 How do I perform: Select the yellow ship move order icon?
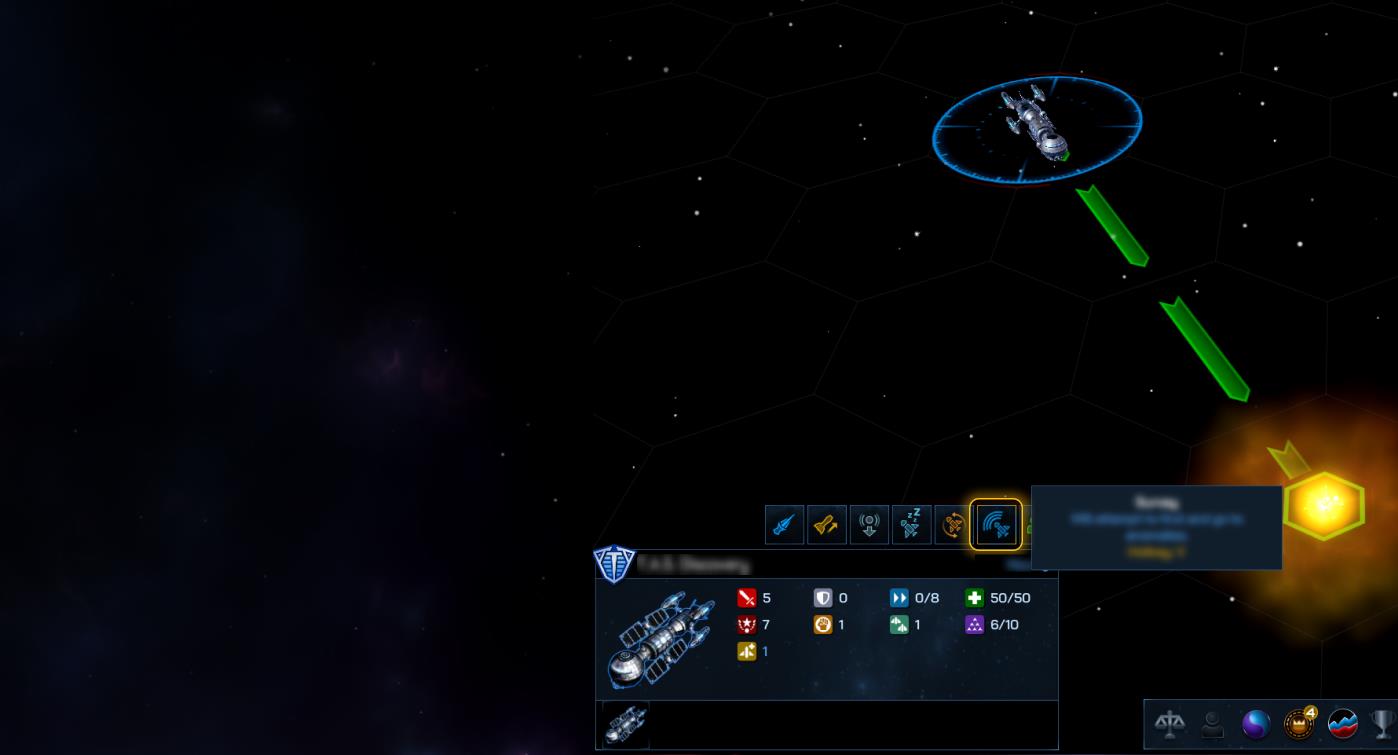pyautogui.click(x=826, y=525)
